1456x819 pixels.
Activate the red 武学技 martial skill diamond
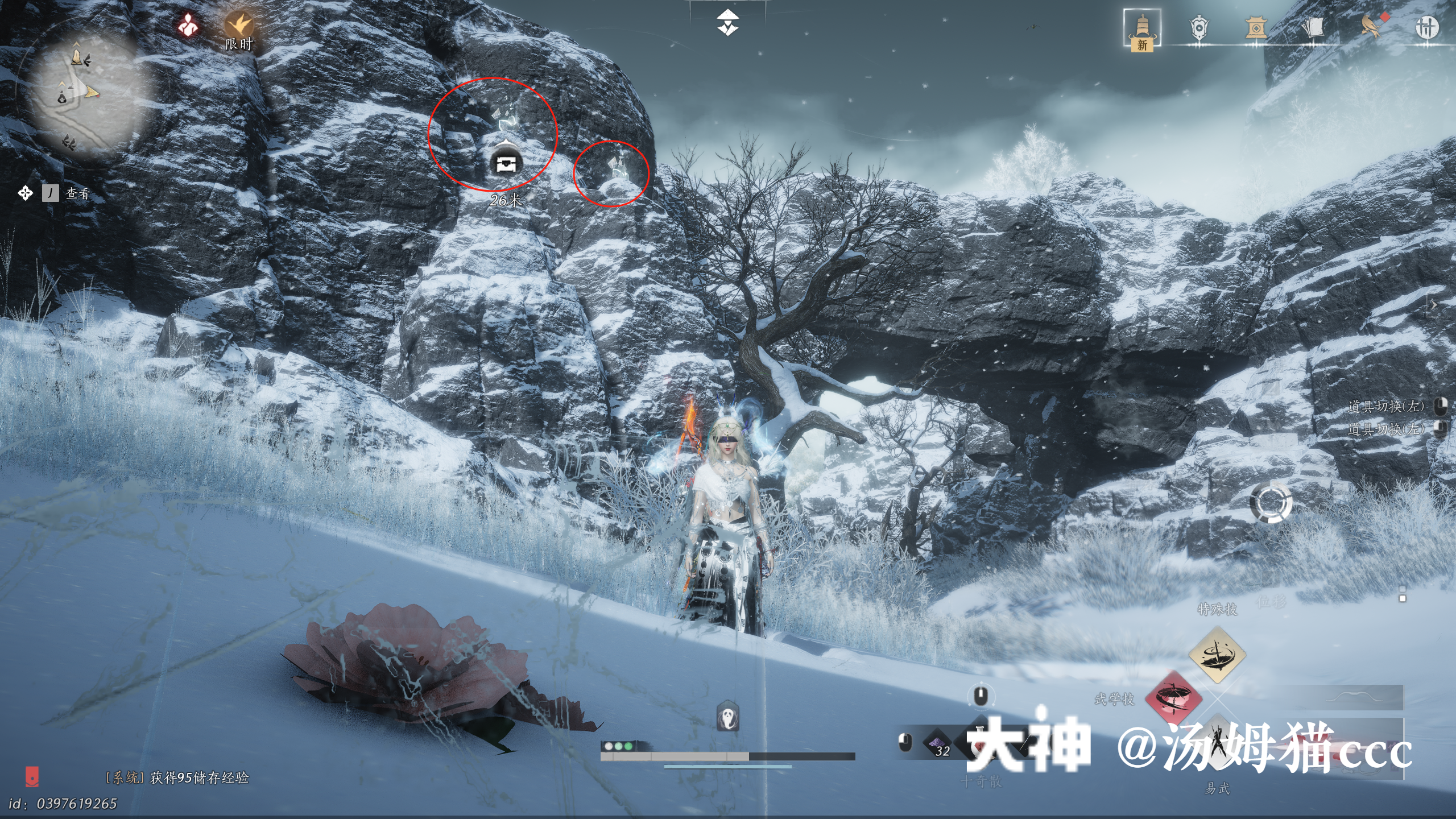1173,699
